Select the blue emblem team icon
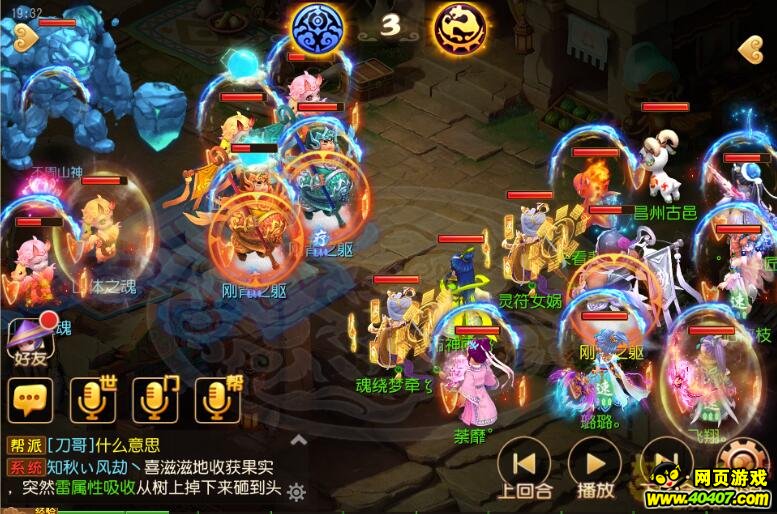The height and width of the screenshot is (514, 777). click(x=317, y=27)
